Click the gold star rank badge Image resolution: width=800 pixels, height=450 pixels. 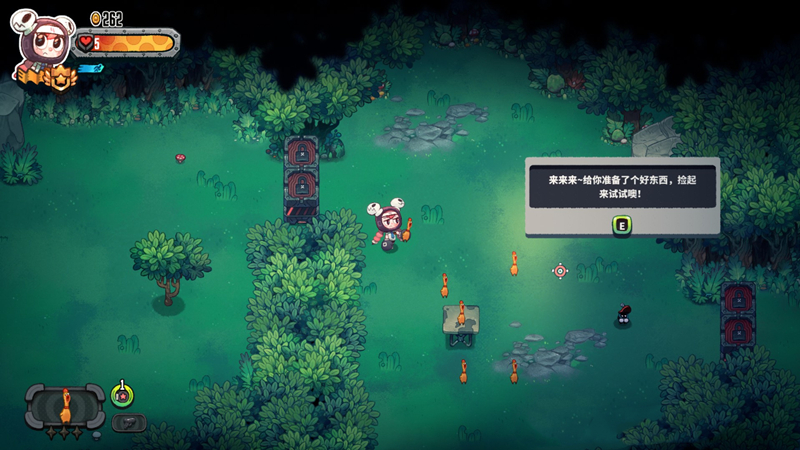[x=62, y=78]
